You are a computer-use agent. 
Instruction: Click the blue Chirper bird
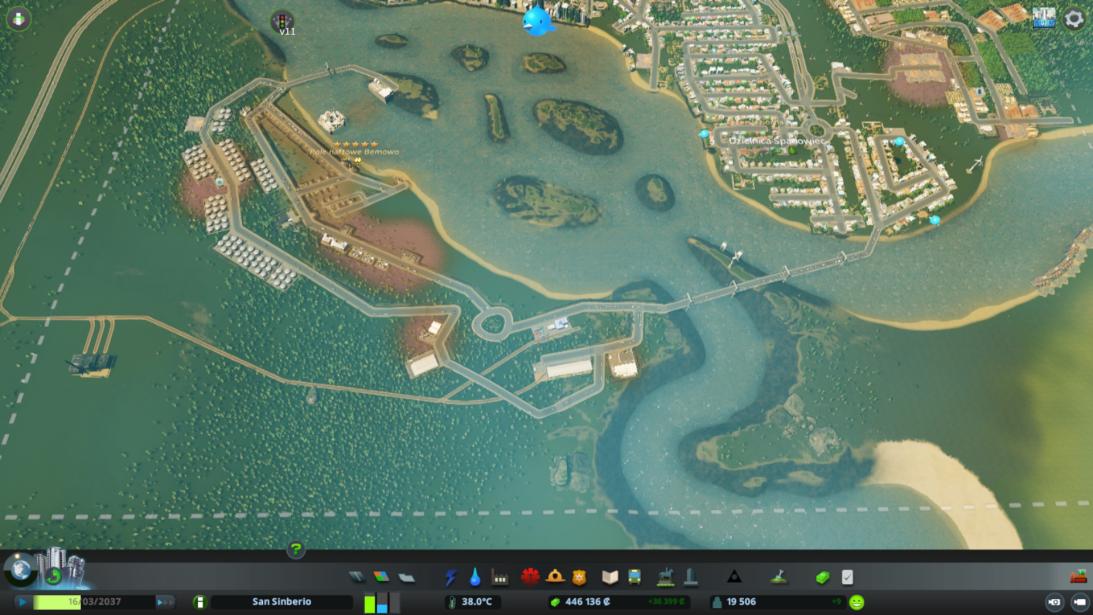click(x=537, y=20)
